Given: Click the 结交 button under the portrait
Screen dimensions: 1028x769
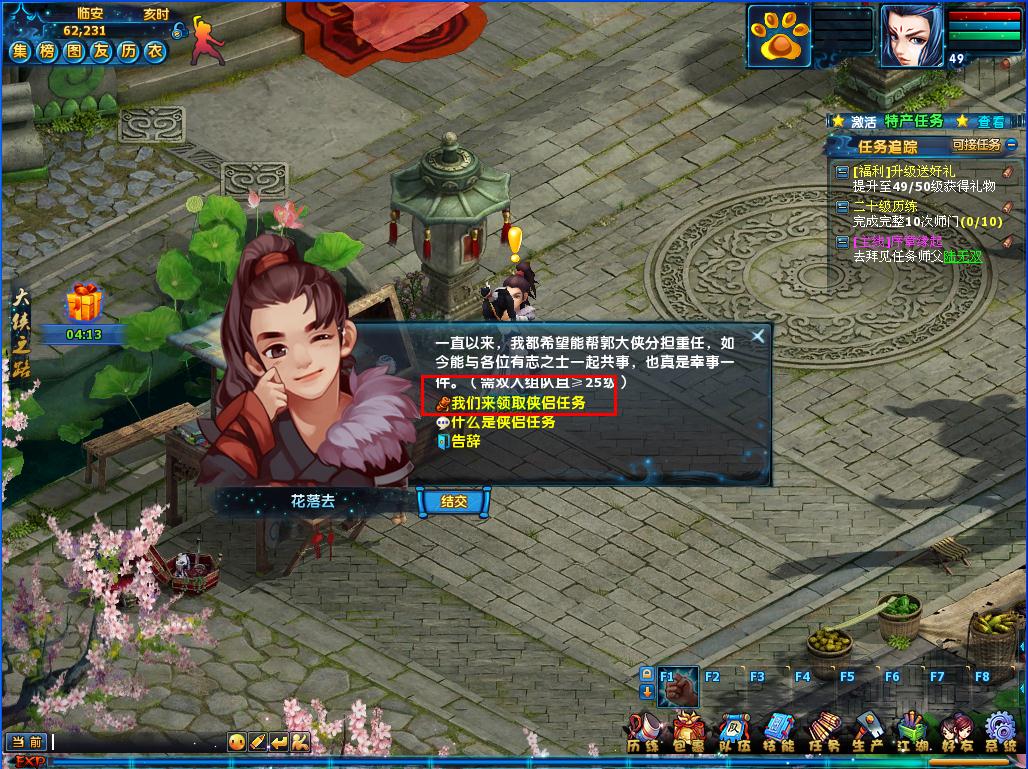Looking at the screenshot, I should point(454,502).
